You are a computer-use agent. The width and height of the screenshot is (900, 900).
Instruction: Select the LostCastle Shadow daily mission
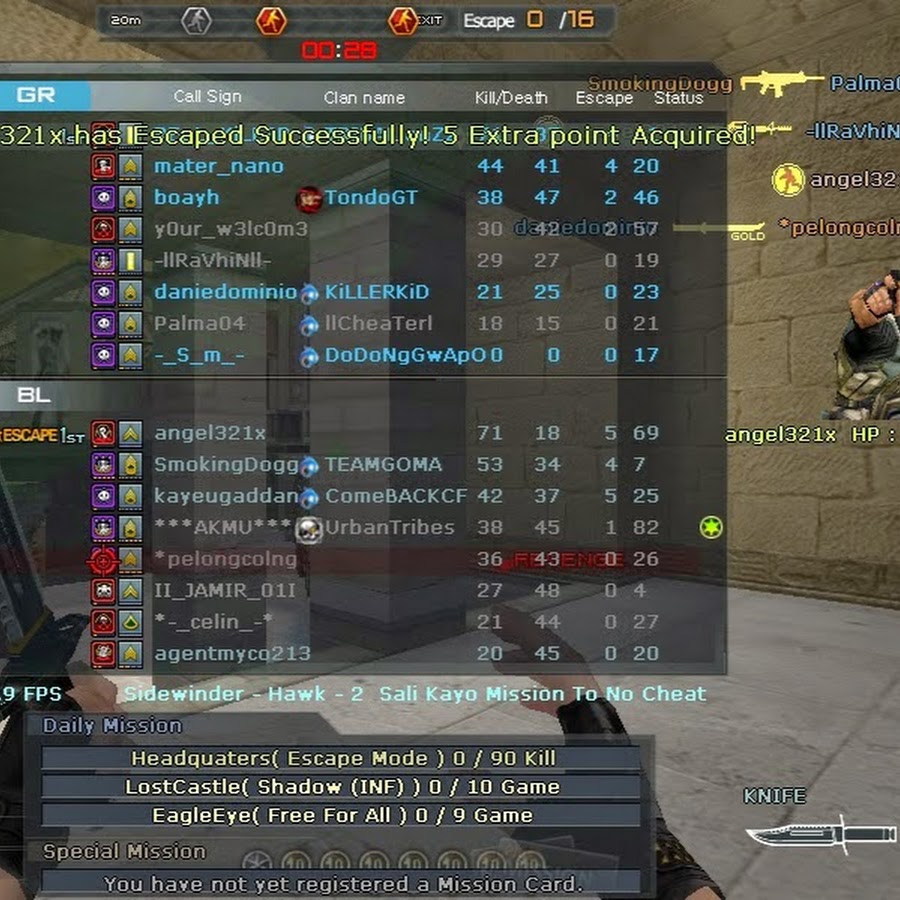click(342, 787)
